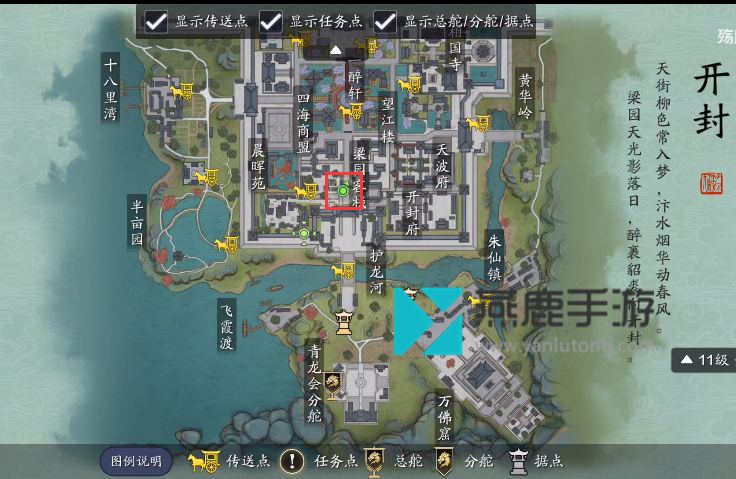Image resolution: width=736 pixels, height=479 pixels.
Task: Choose the stronghold tower marker above 青龙会分舵
Action: pyautogui.click(x=345, y=322)
